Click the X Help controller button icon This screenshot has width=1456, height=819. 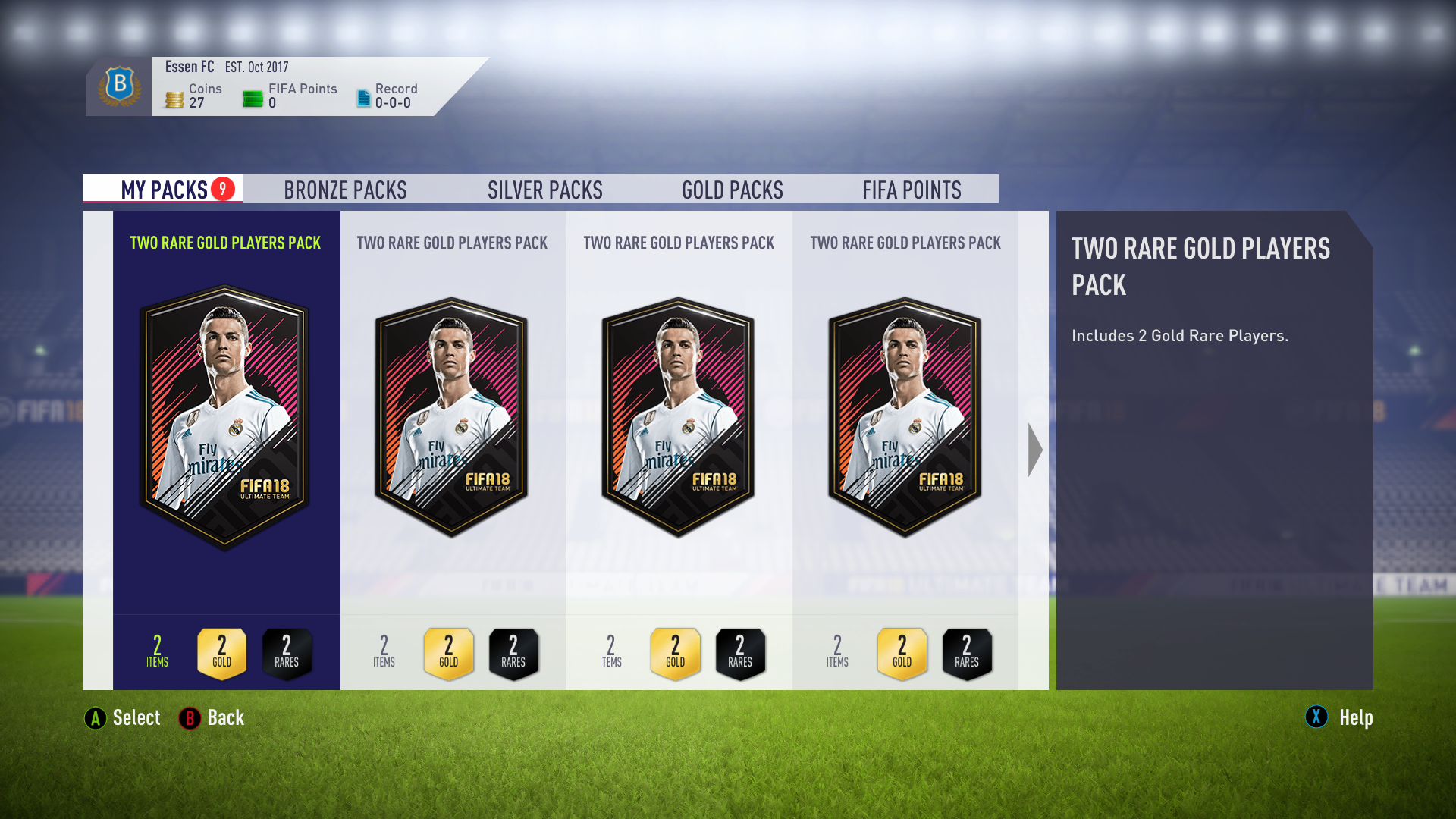click(1316, 717)
